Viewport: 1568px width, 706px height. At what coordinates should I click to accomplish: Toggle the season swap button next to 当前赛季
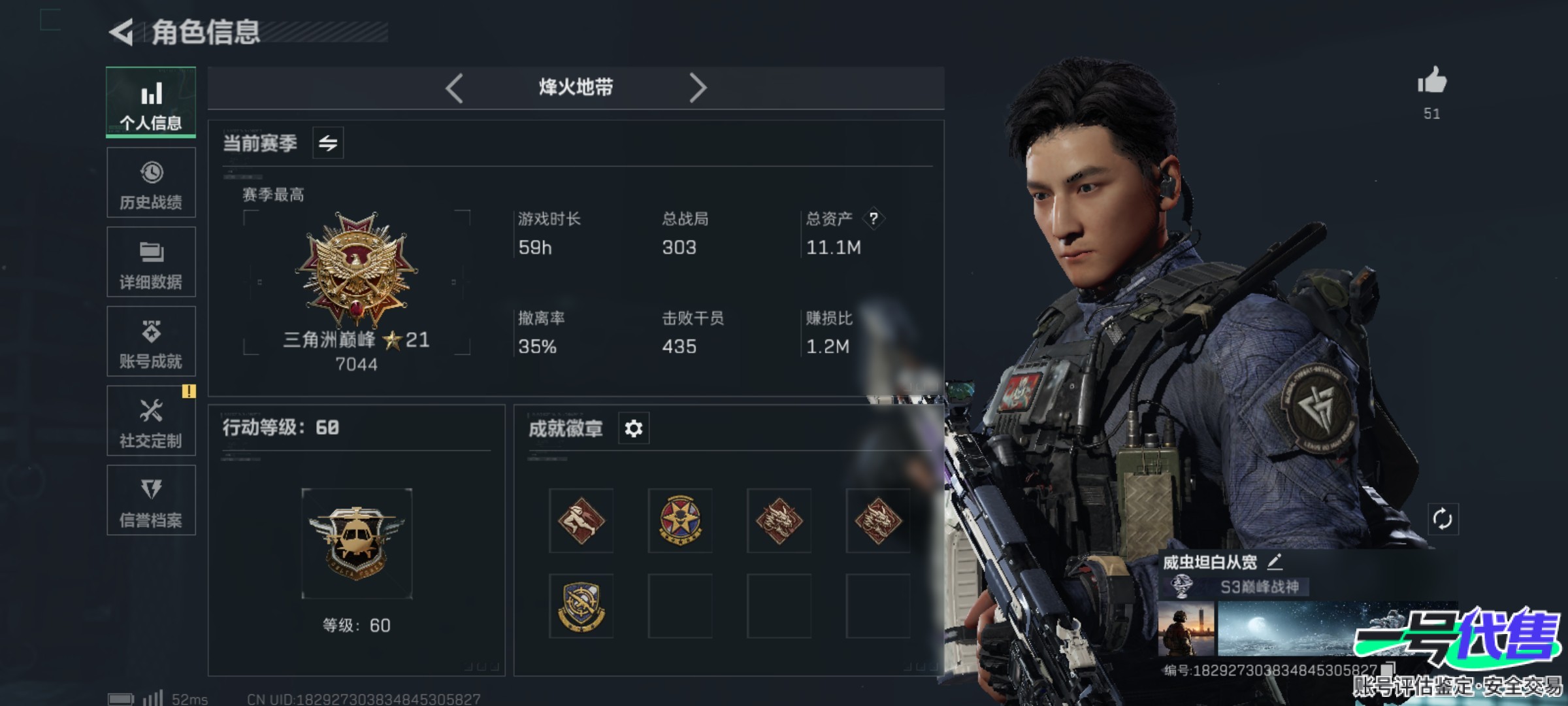point(328,143)
